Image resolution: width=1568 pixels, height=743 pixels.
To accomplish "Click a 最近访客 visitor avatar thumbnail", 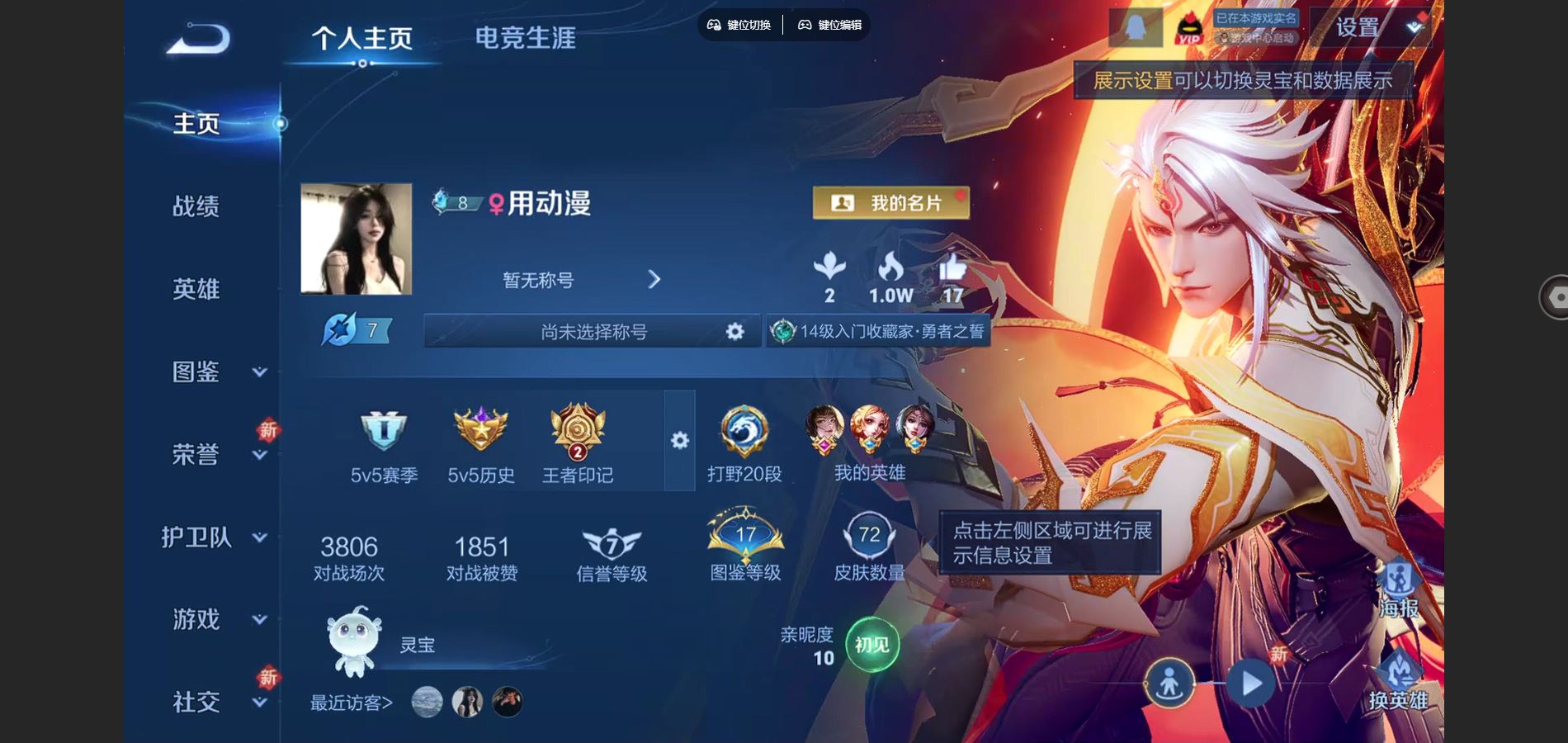I will click(427, 700).
